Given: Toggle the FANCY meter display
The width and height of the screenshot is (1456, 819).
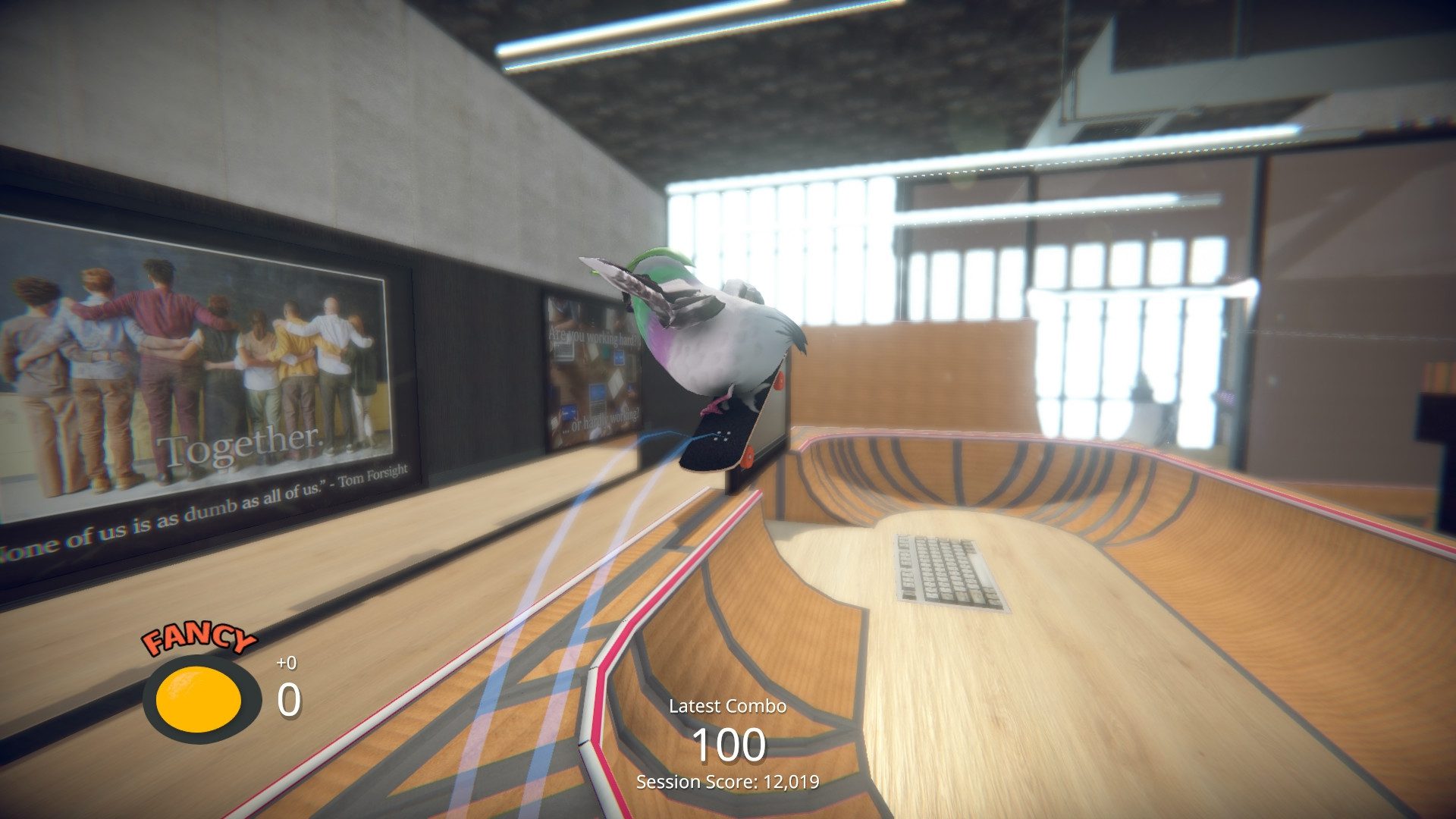Looking at the screenshot, I should tap(199, 639).
